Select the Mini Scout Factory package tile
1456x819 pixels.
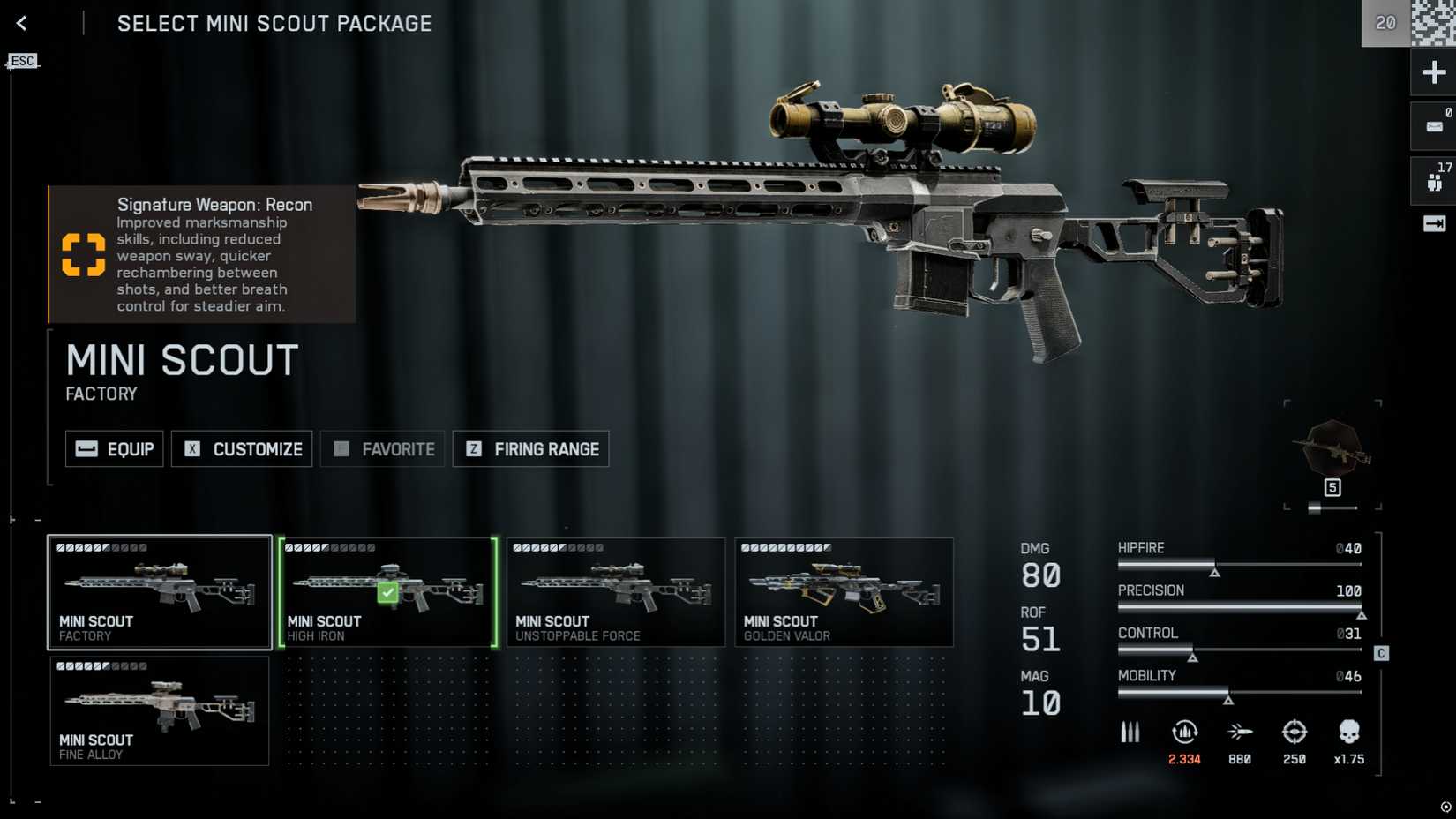(x=160, y=592)
